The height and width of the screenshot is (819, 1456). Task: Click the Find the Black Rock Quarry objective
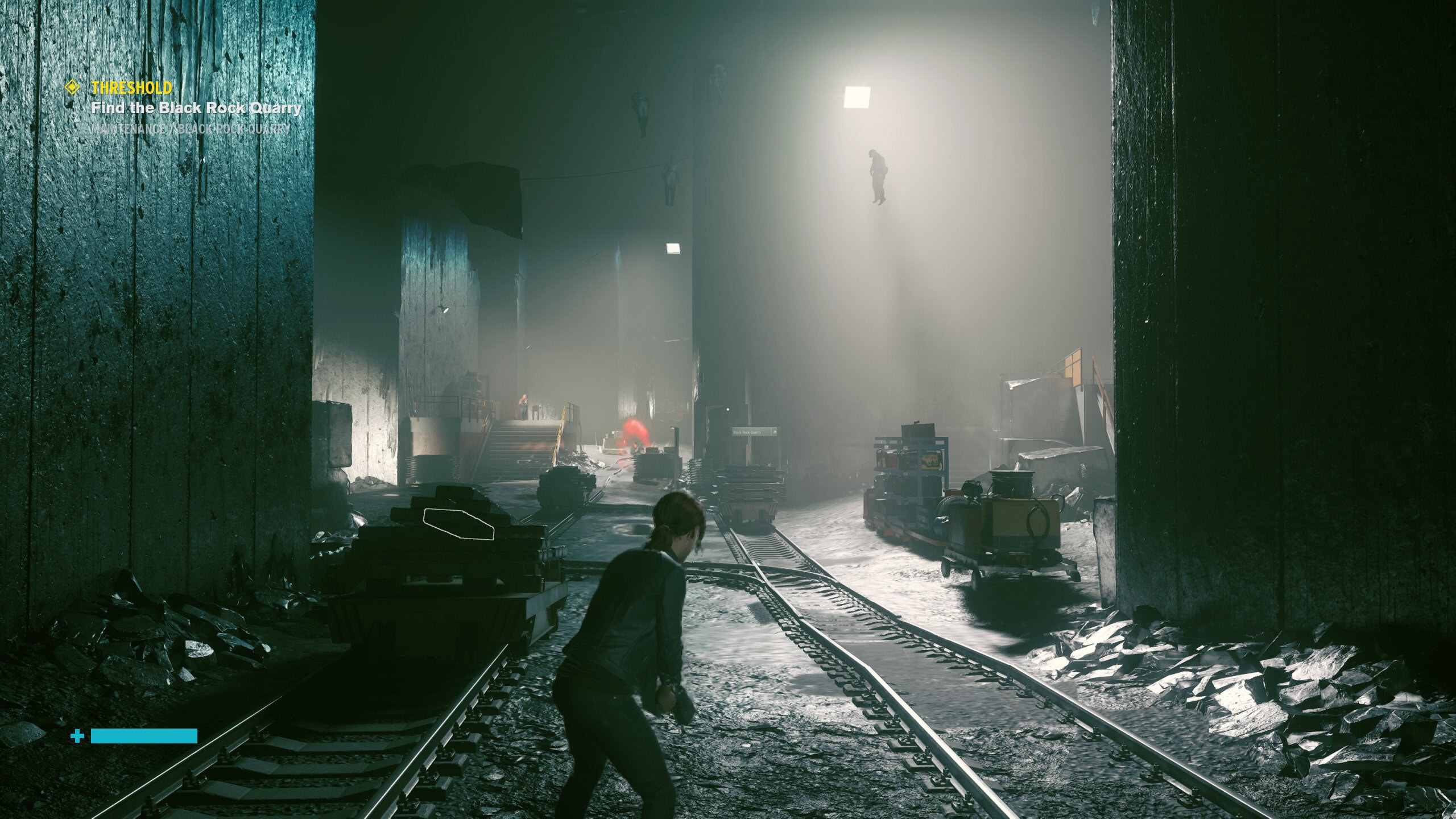pyautogui.click(x=196, y=108)
